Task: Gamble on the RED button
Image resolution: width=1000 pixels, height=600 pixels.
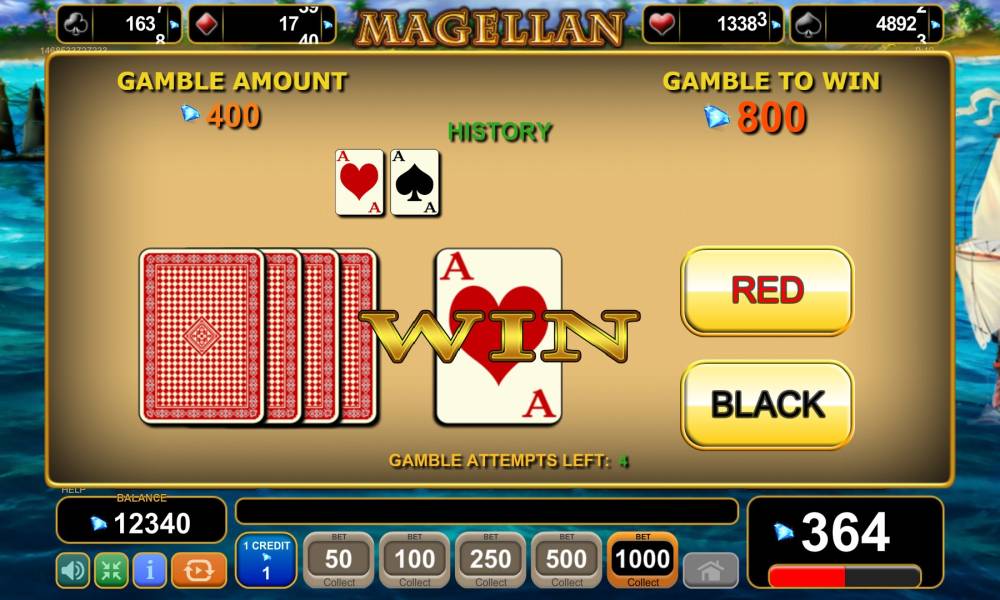Action: tap(767, 291)
